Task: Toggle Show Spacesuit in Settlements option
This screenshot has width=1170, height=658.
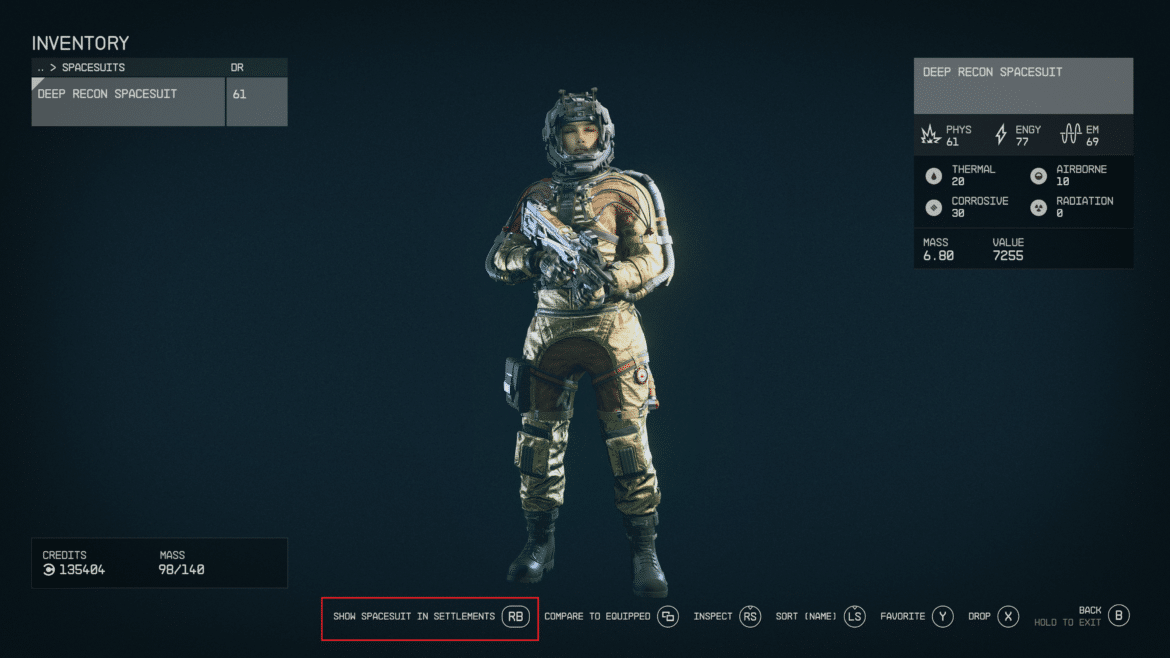Action: tap(430, 617)
